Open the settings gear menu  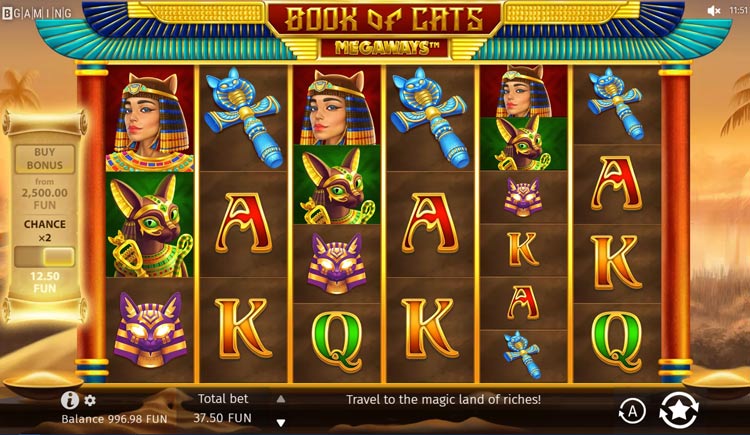[x=90, y=400]
